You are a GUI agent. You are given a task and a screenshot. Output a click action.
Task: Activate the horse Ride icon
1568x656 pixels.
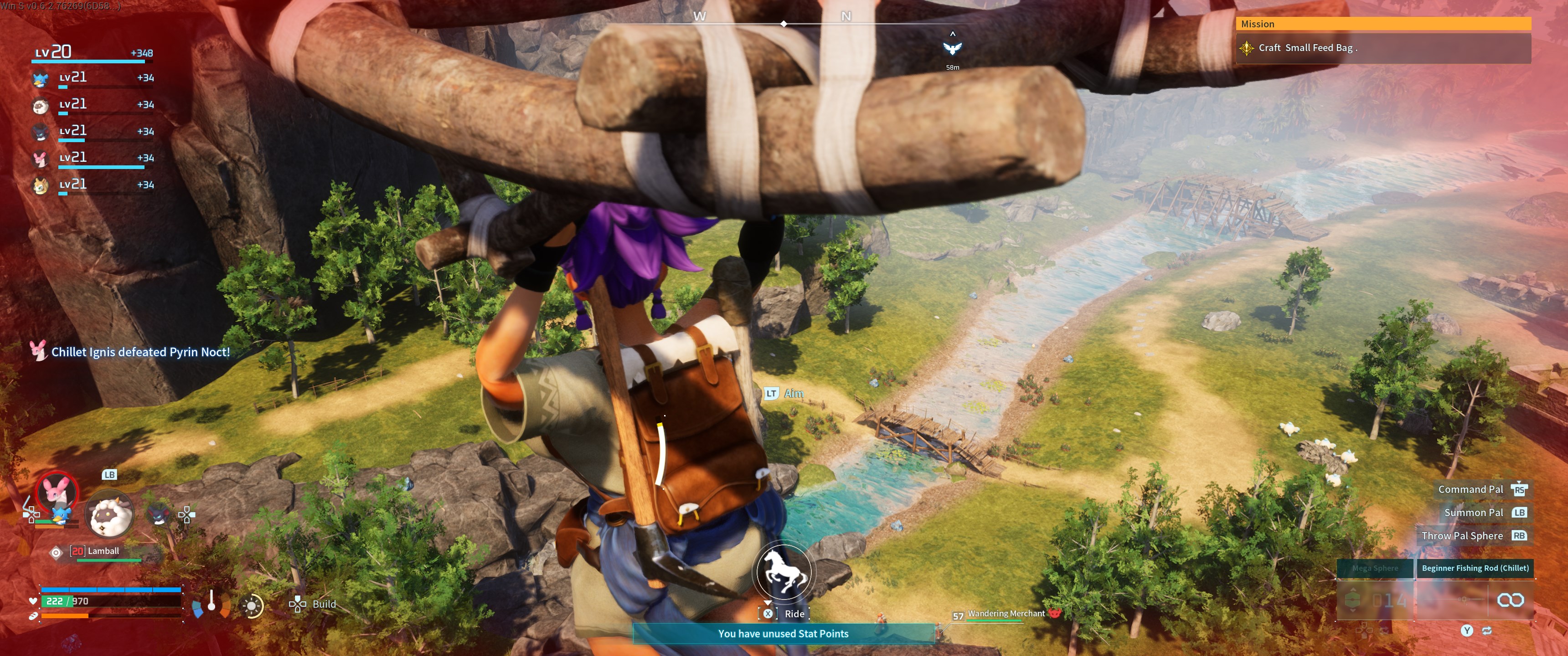click(783, 572)
